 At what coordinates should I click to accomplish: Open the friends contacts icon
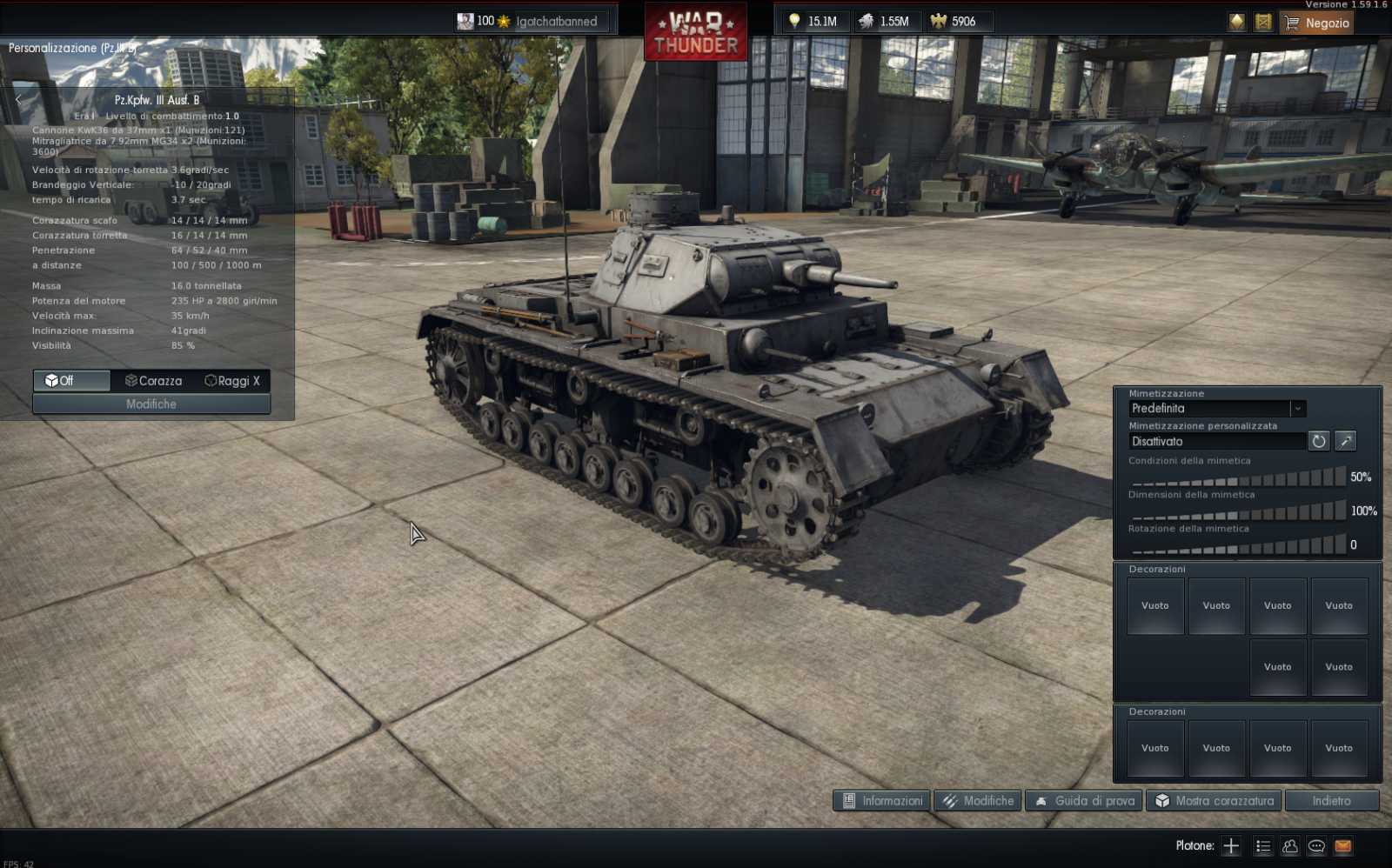tap(1288, 845)
